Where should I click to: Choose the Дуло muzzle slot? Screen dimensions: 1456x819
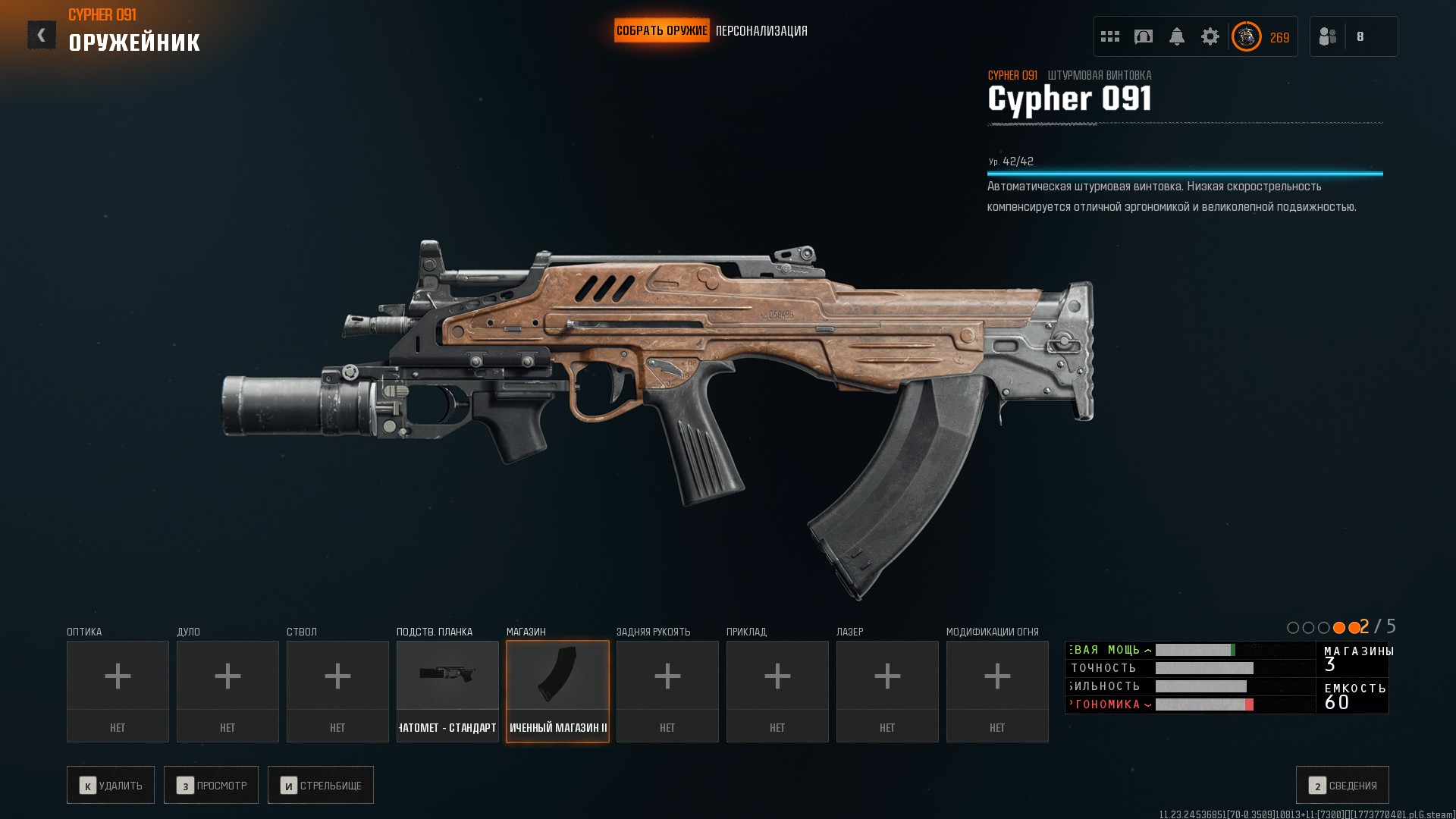click(227, 691)
